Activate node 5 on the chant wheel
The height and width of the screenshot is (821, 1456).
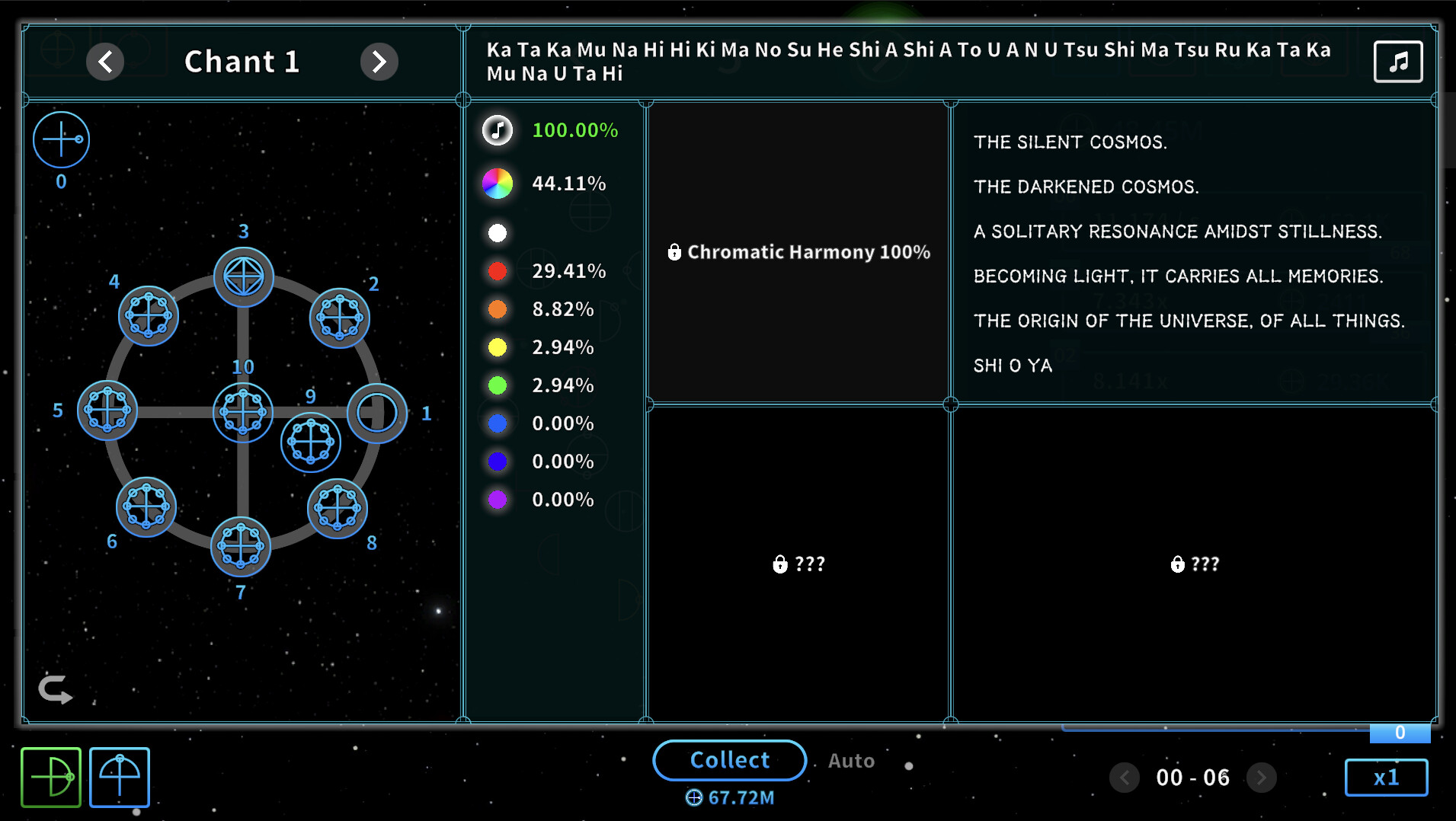point(107,410)
